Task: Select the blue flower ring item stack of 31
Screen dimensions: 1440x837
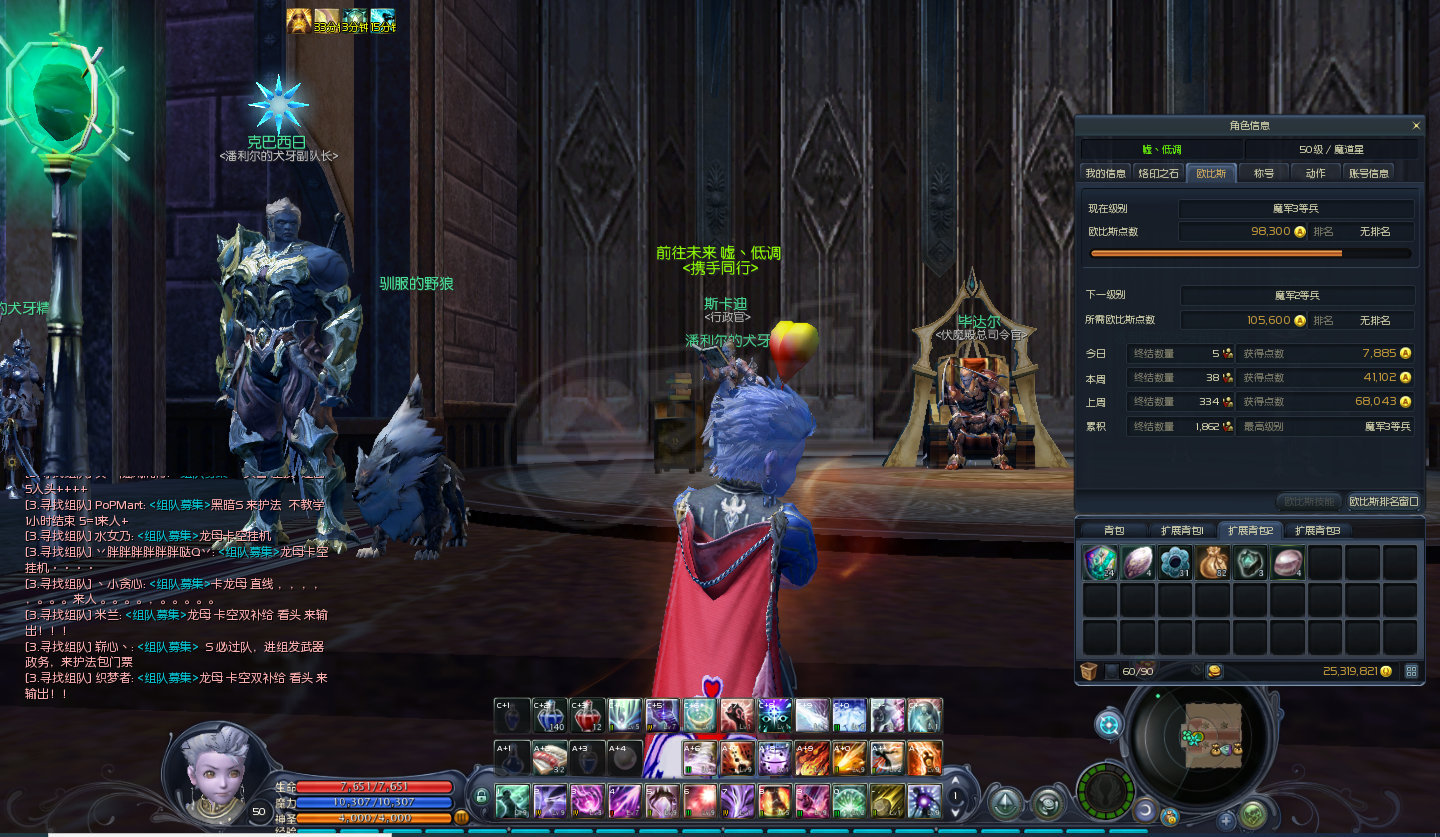Action: [x=1175, y=563]
